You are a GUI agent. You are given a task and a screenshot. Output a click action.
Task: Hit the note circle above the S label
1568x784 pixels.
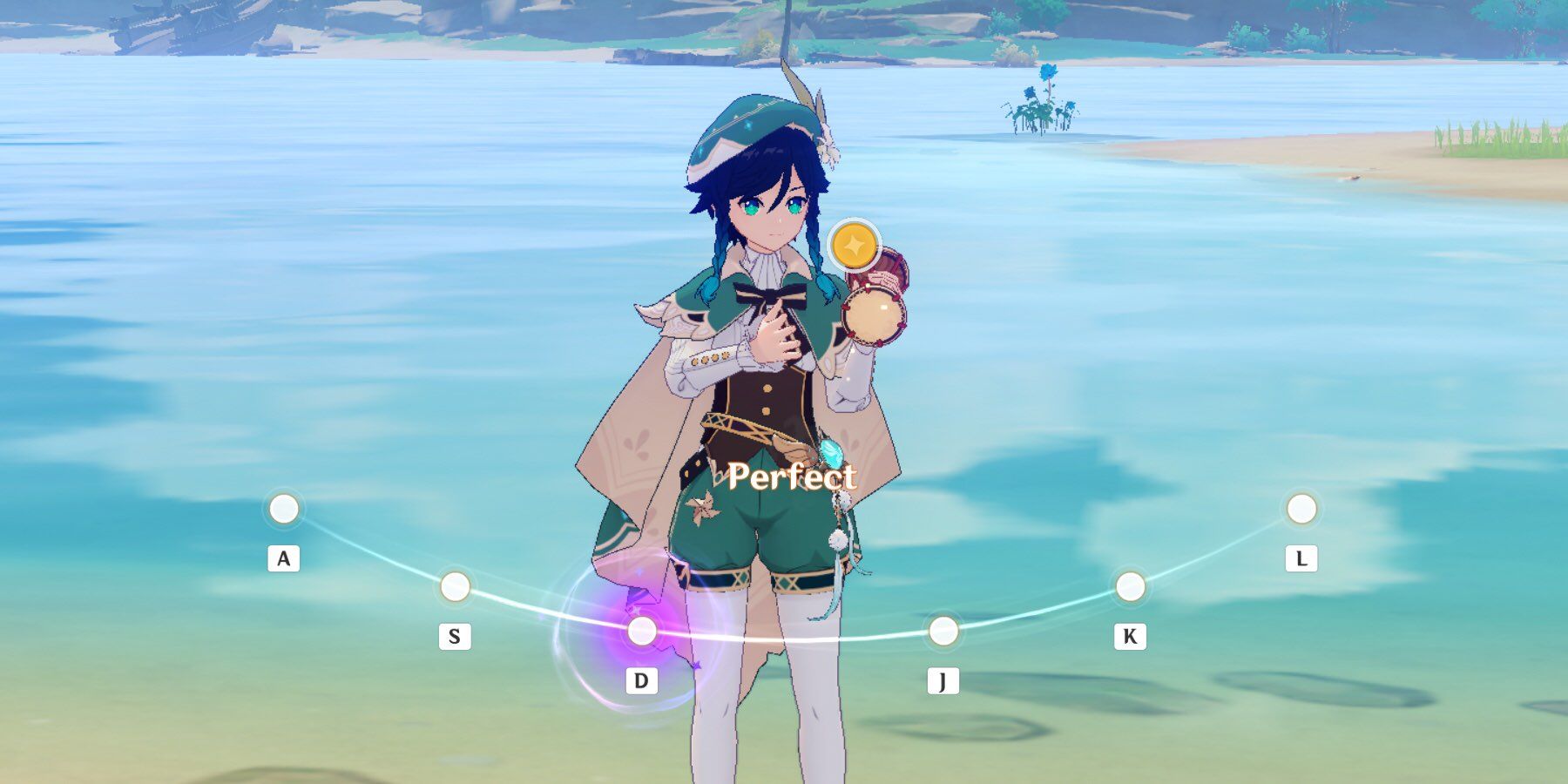[455, 587]
